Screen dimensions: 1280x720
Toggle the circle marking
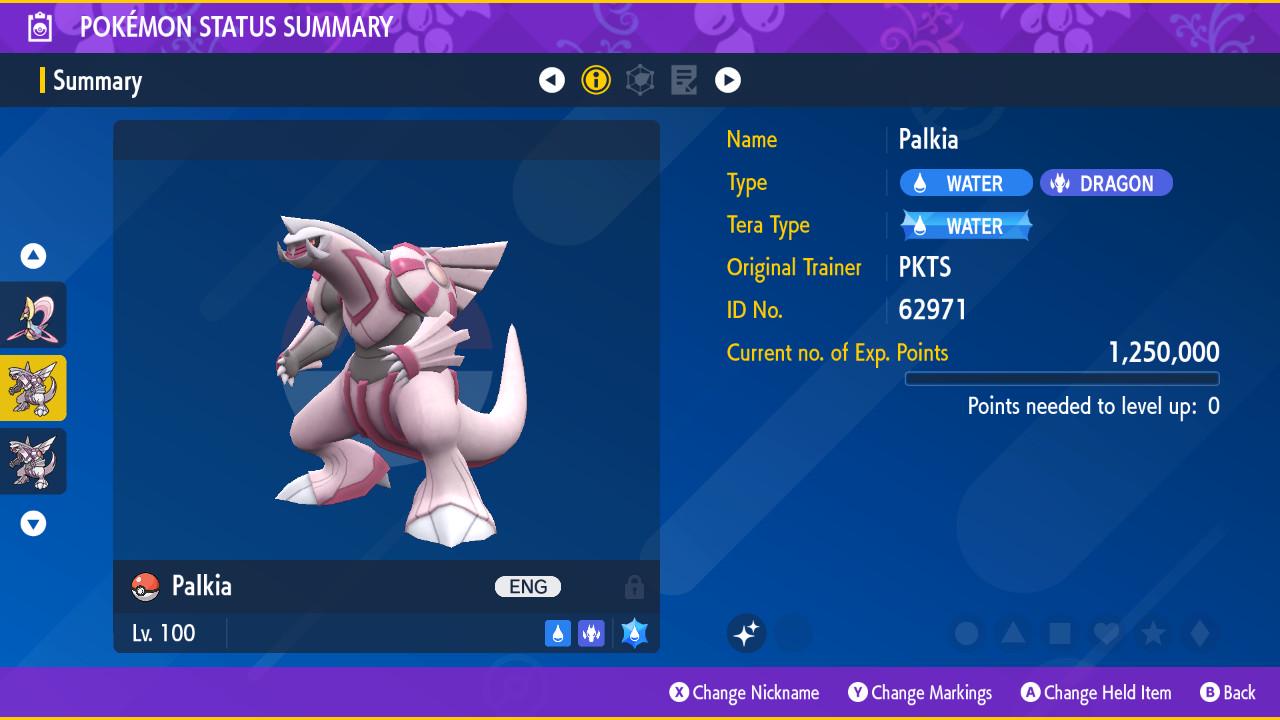coord(966,633)
